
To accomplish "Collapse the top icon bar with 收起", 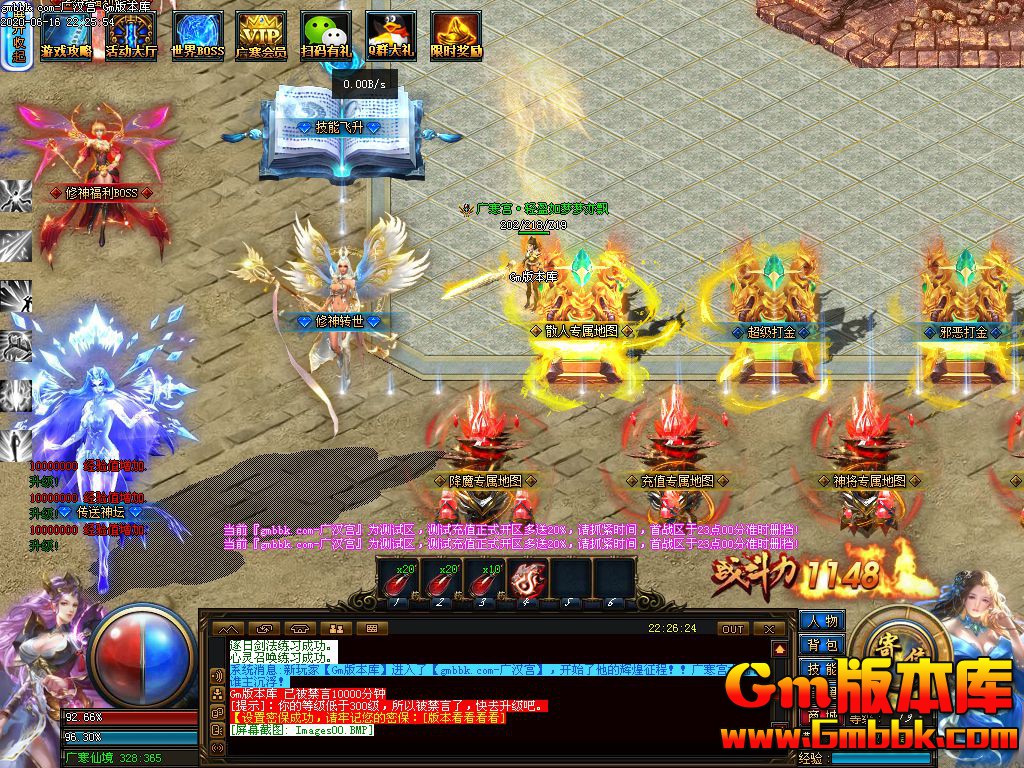I will tap(19, 46).
